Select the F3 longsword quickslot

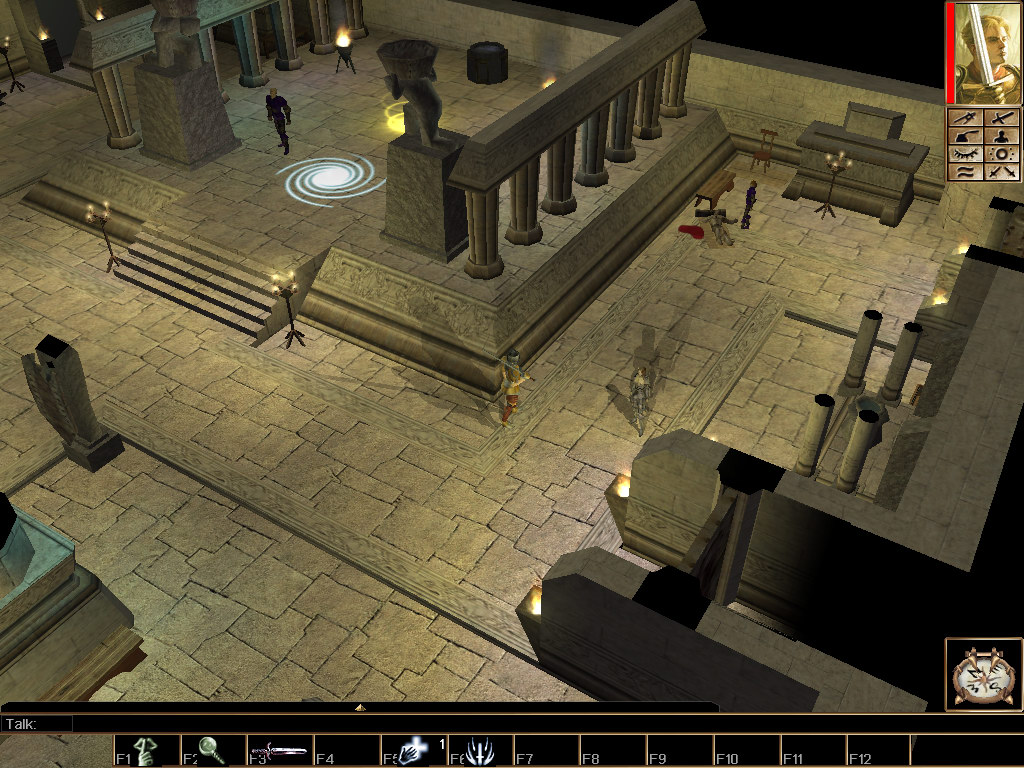280,751
